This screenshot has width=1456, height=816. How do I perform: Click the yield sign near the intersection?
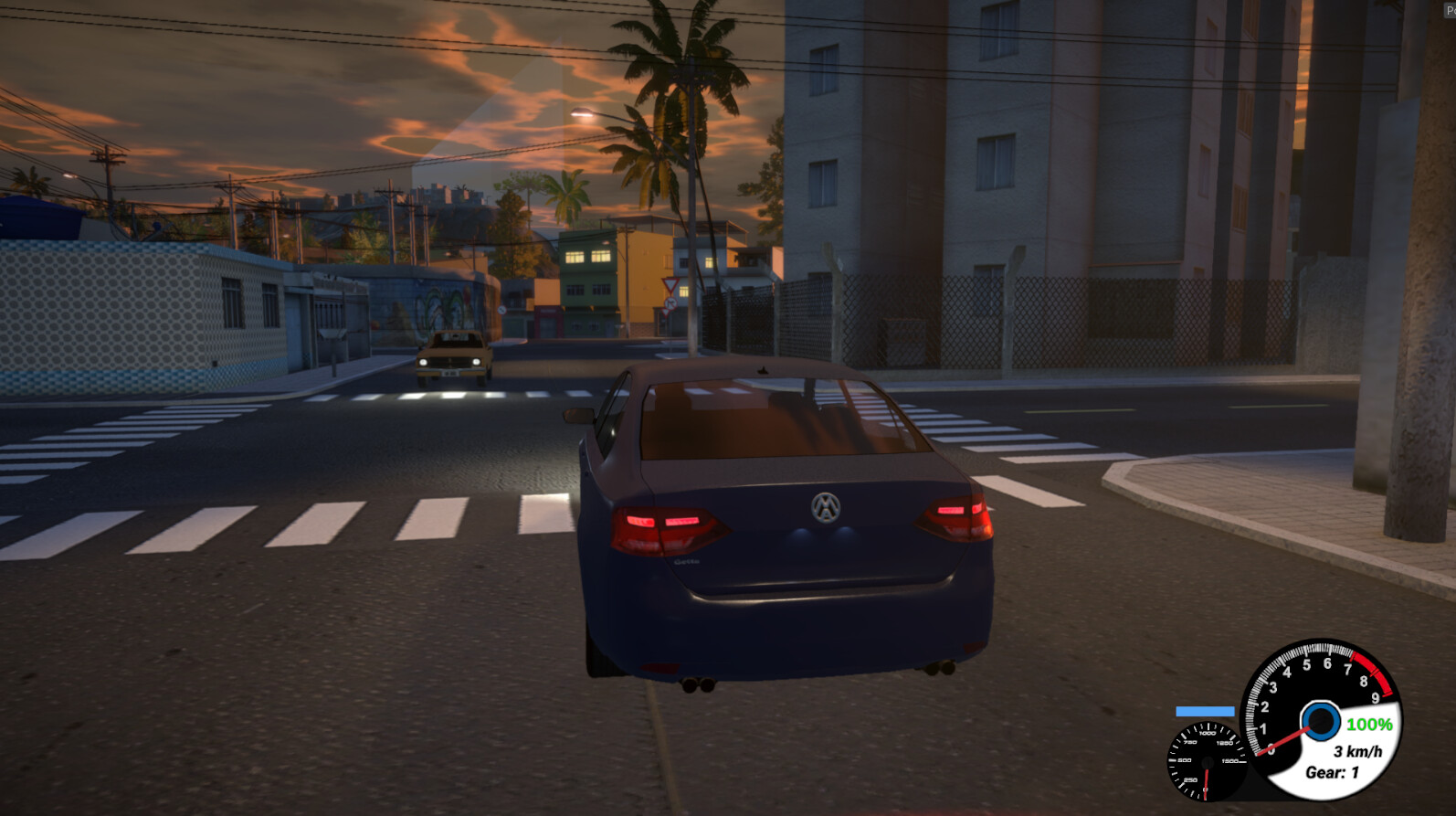pos(670,285)
